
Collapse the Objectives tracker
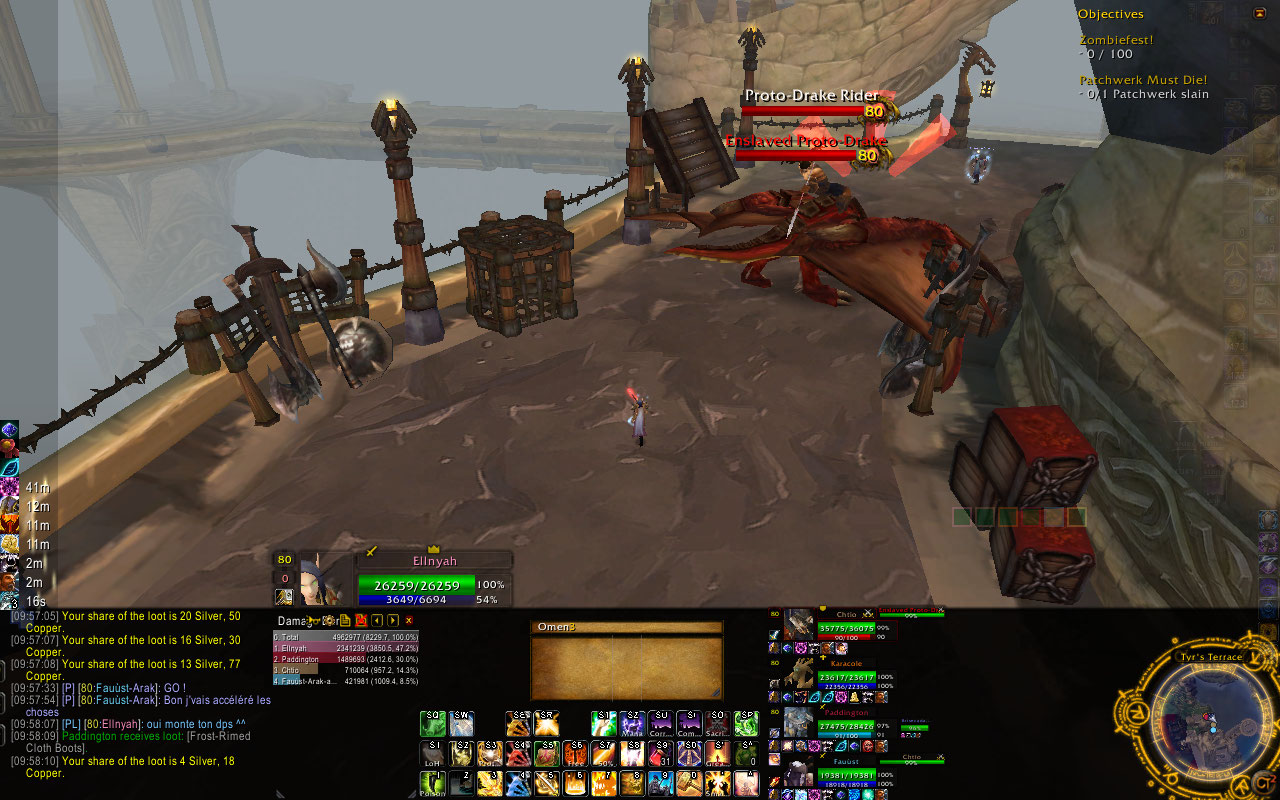click(1259, 13)
